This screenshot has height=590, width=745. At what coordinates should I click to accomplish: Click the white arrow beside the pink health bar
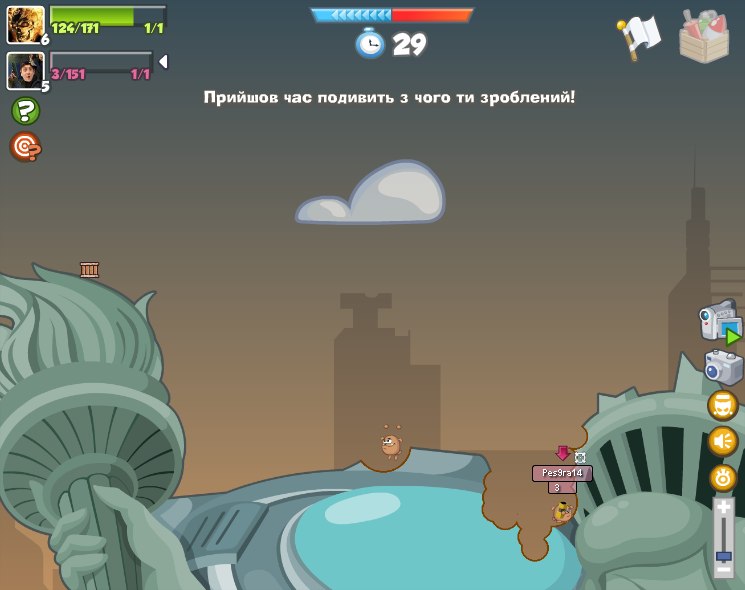pos(163,62)
